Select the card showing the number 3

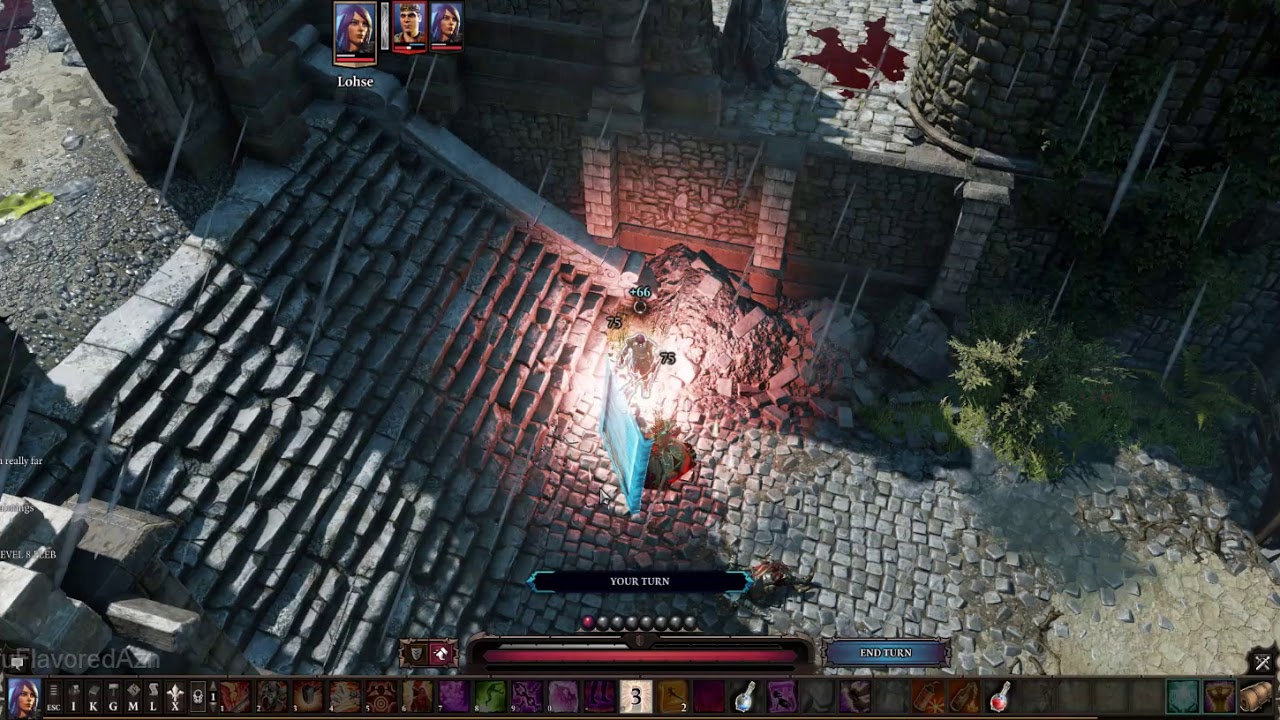[x=636, y=696]
